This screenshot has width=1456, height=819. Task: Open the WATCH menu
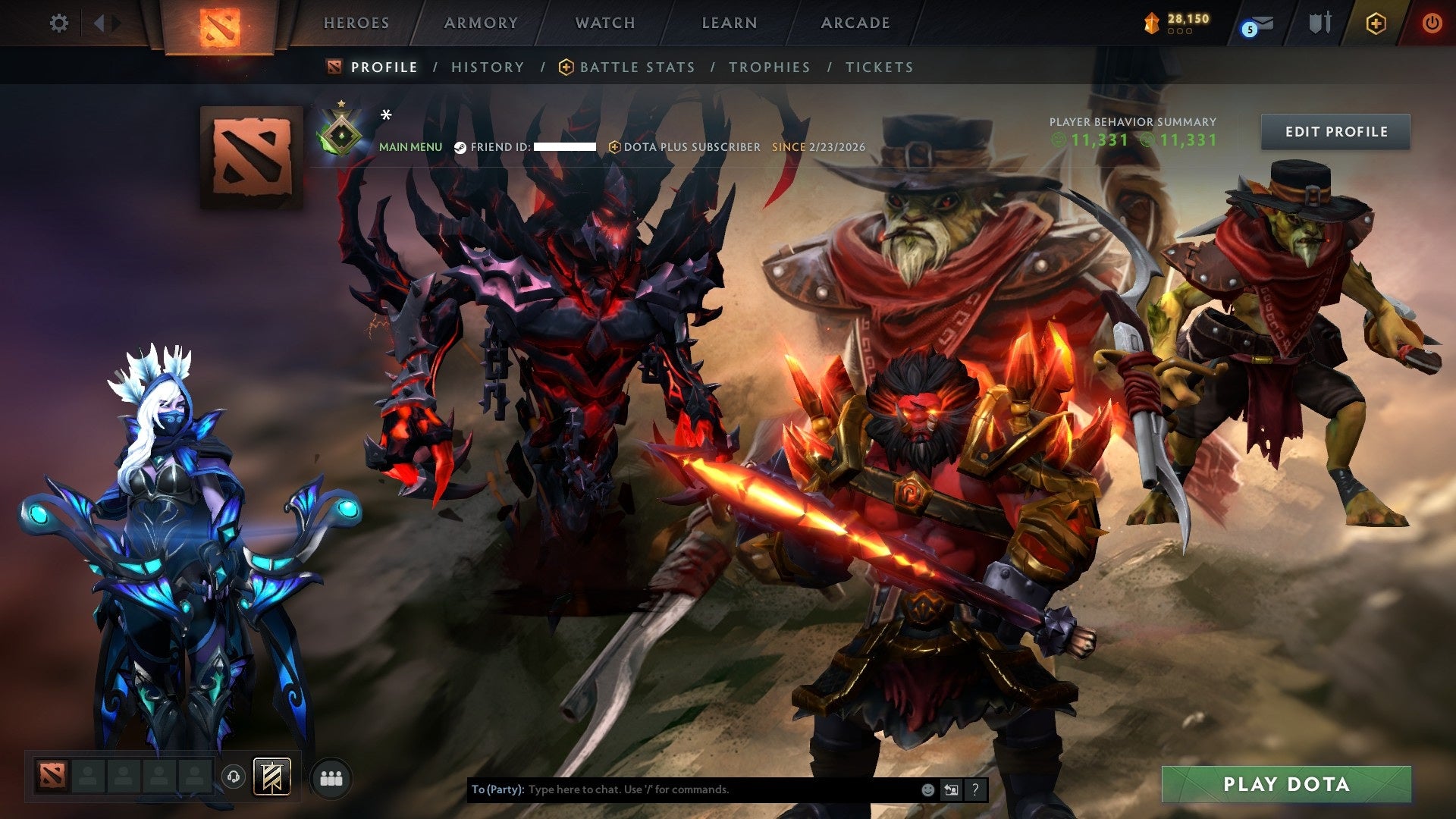point(604,23)
